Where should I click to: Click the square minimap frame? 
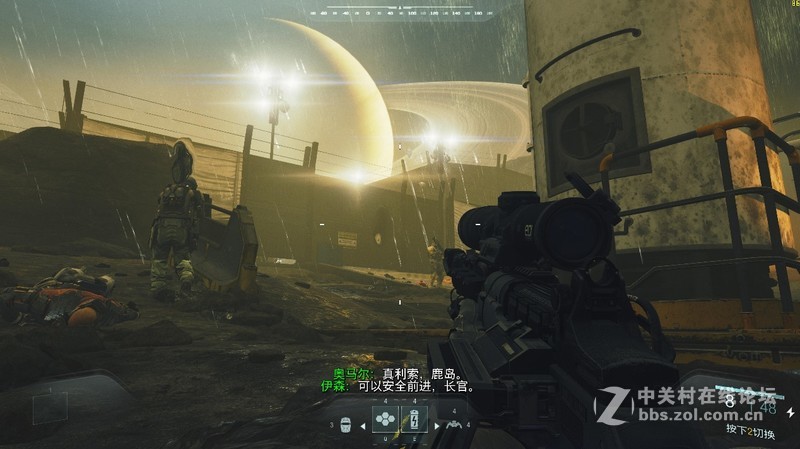(x=50, y=407)
